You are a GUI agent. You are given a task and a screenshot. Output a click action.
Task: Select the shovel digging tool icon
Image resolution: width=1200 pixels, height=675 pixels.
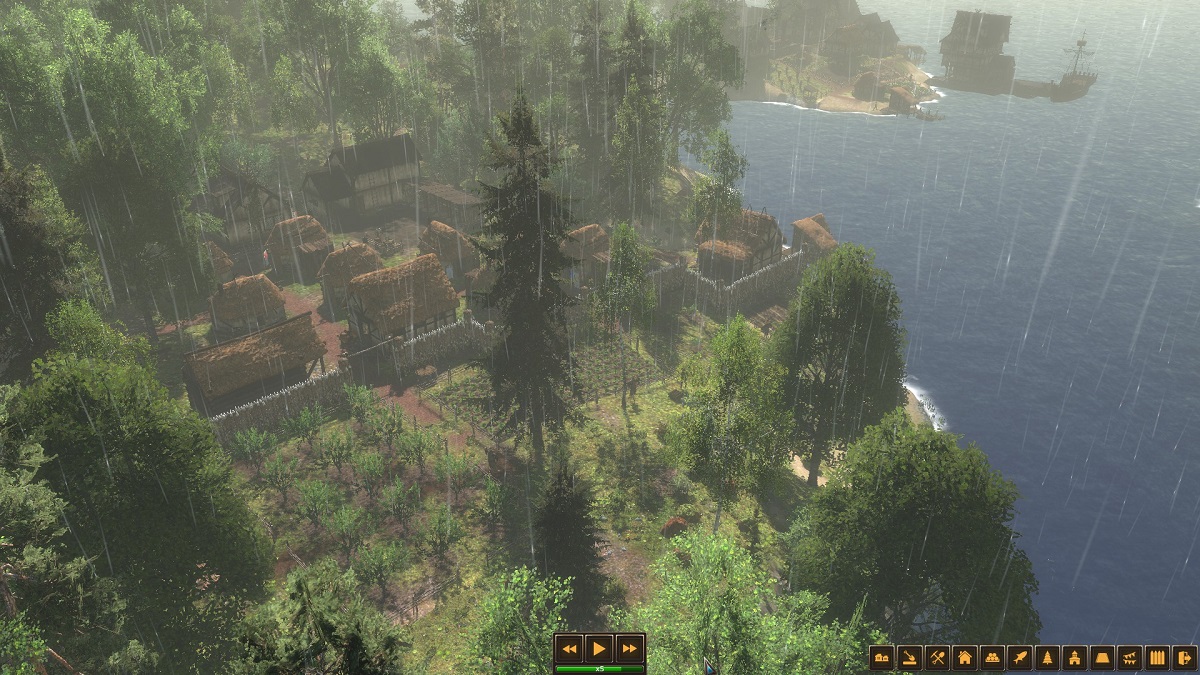tap(909, 657)
